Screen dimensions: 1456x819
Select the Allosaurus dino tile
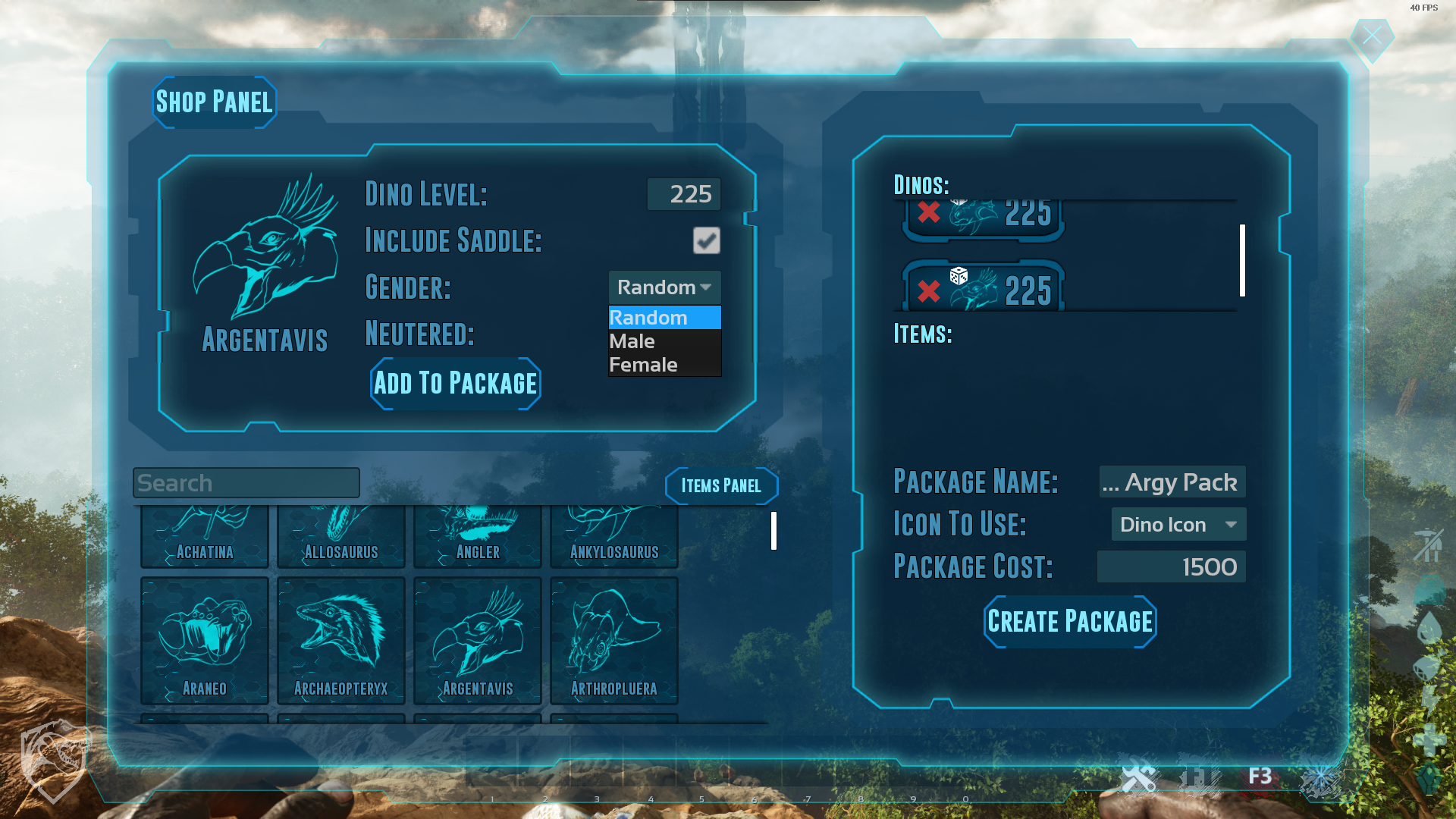[x=341, y=538]
